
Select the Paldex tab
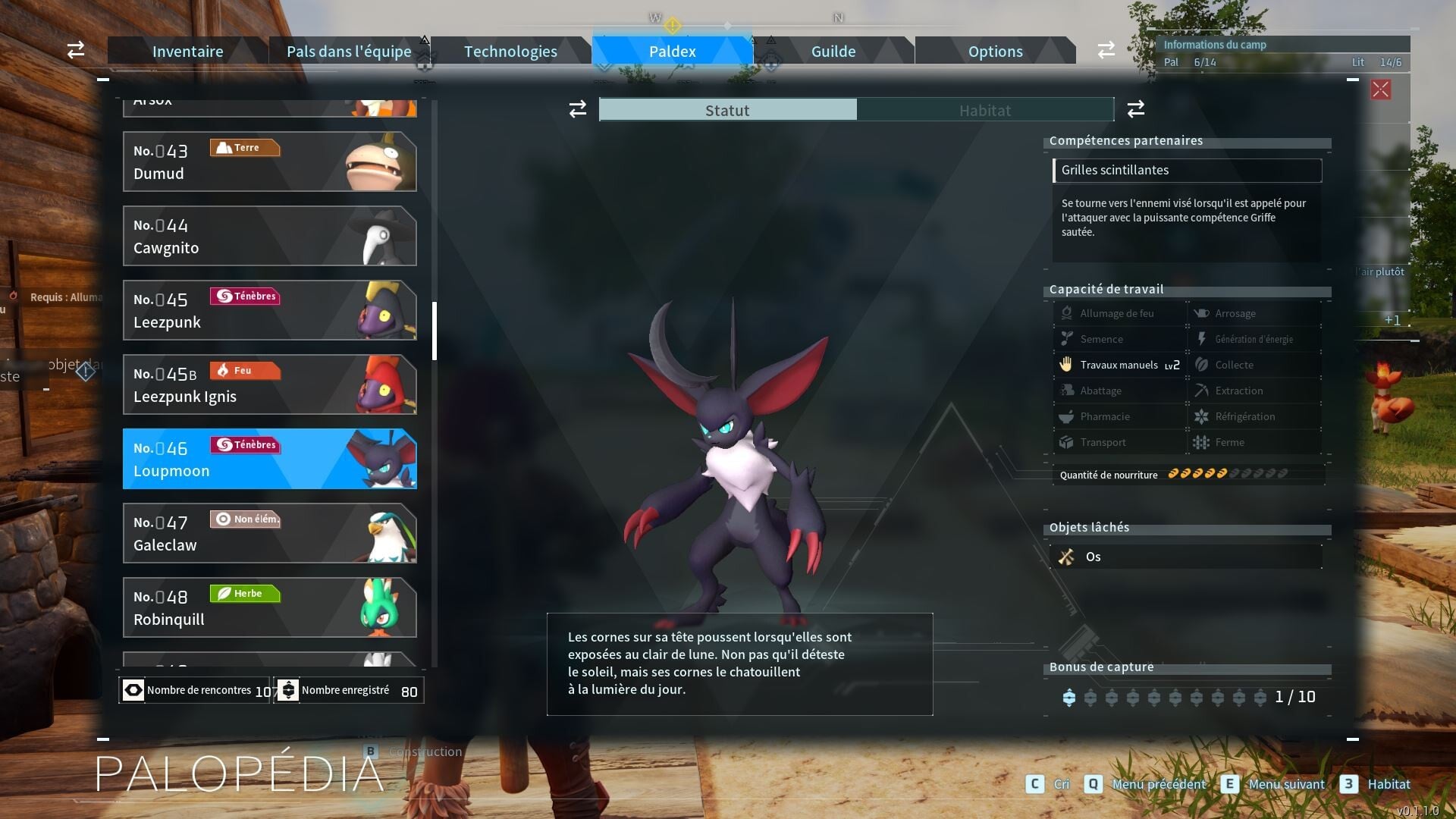coord(672,52)
